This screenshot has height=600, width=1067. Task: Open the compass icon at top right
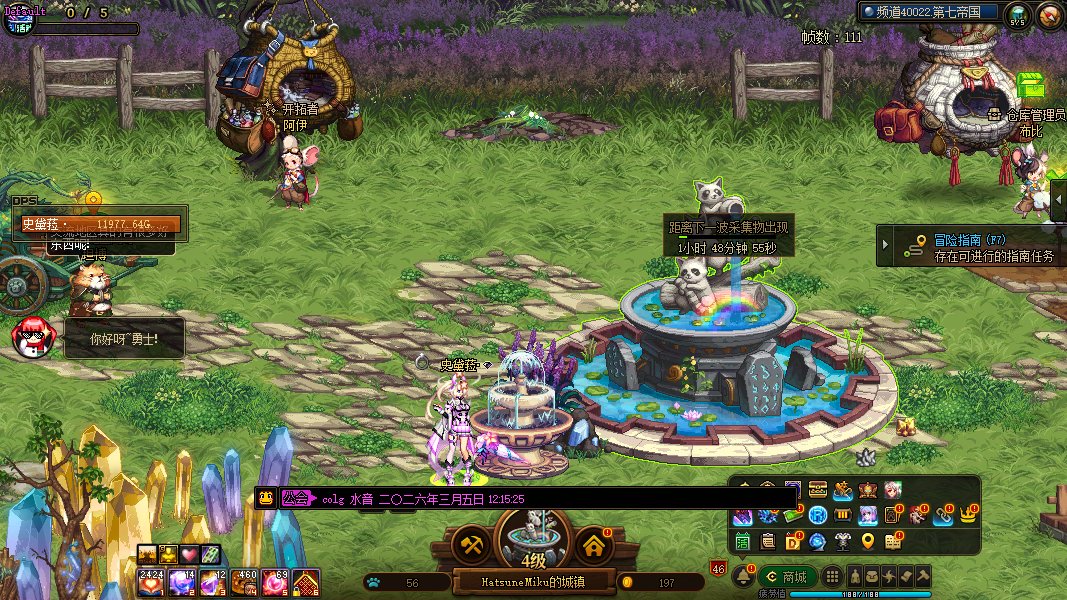click(x=1049, y=15)
